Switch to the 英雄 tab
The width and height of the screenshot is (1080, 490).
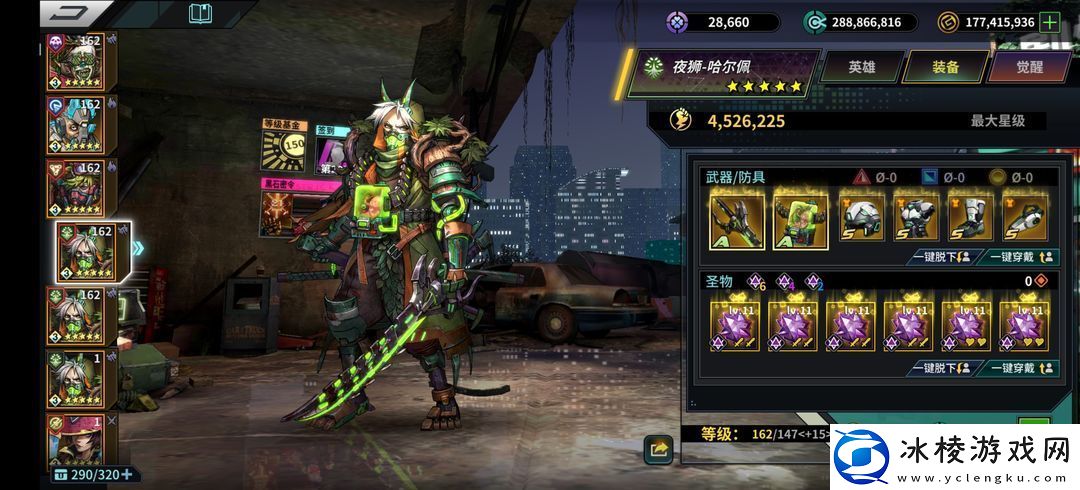click(x=861, y=67)
